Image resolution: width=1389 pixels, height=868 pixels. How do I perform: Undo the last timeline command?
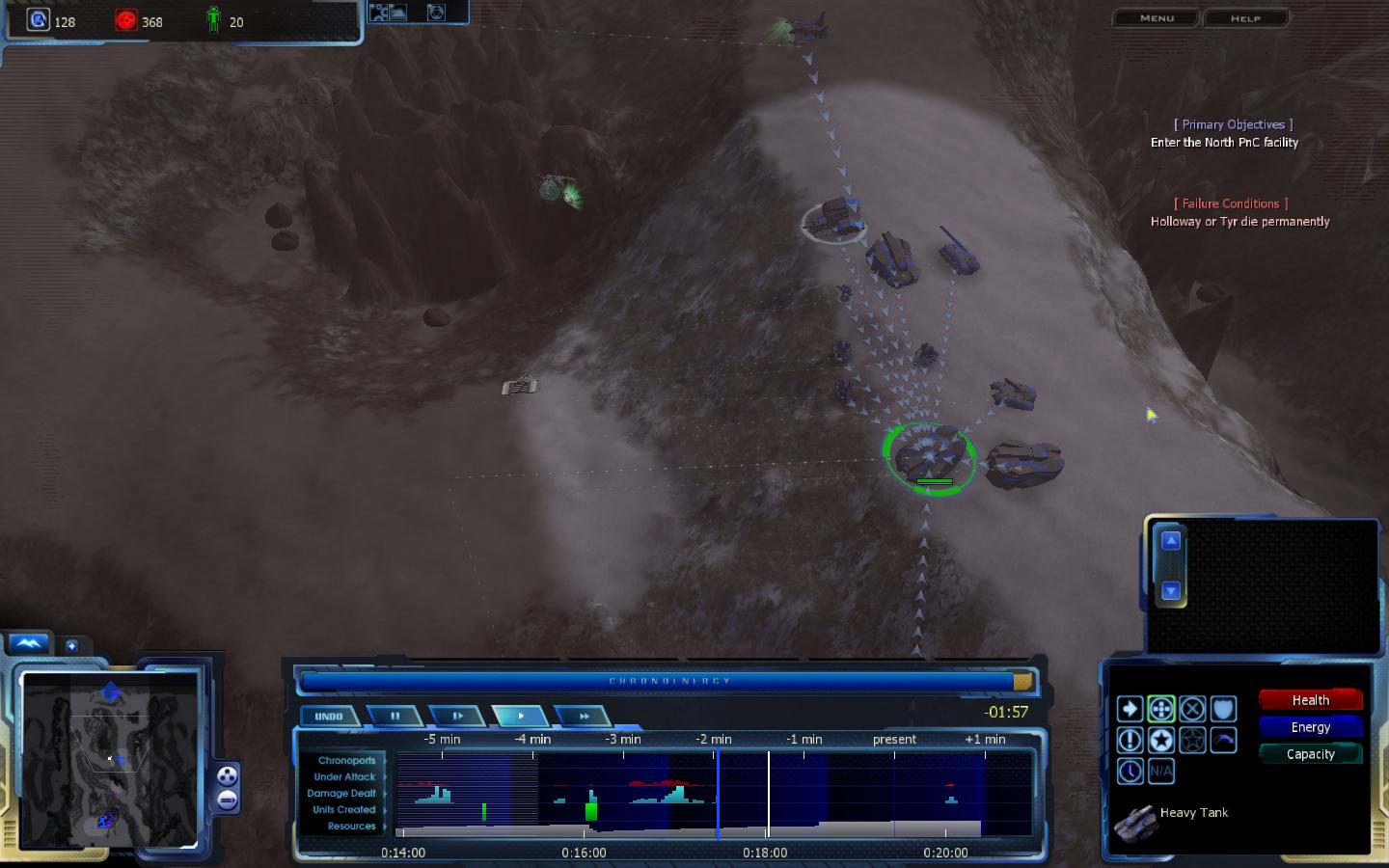click(x=329, y=717)
